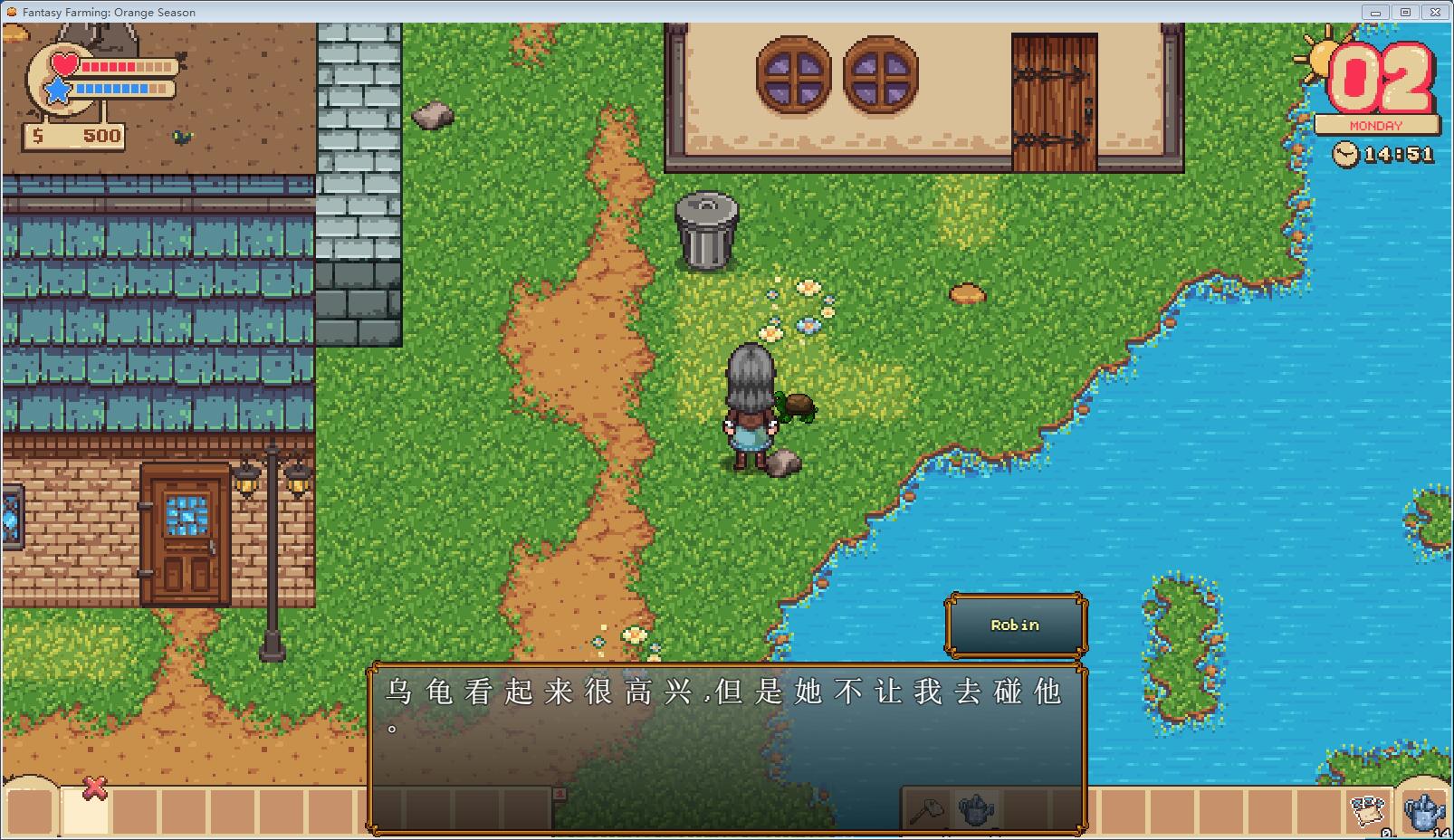1454x840 pixels.
Task: Maximize the game window
Action: point(1405,12)
